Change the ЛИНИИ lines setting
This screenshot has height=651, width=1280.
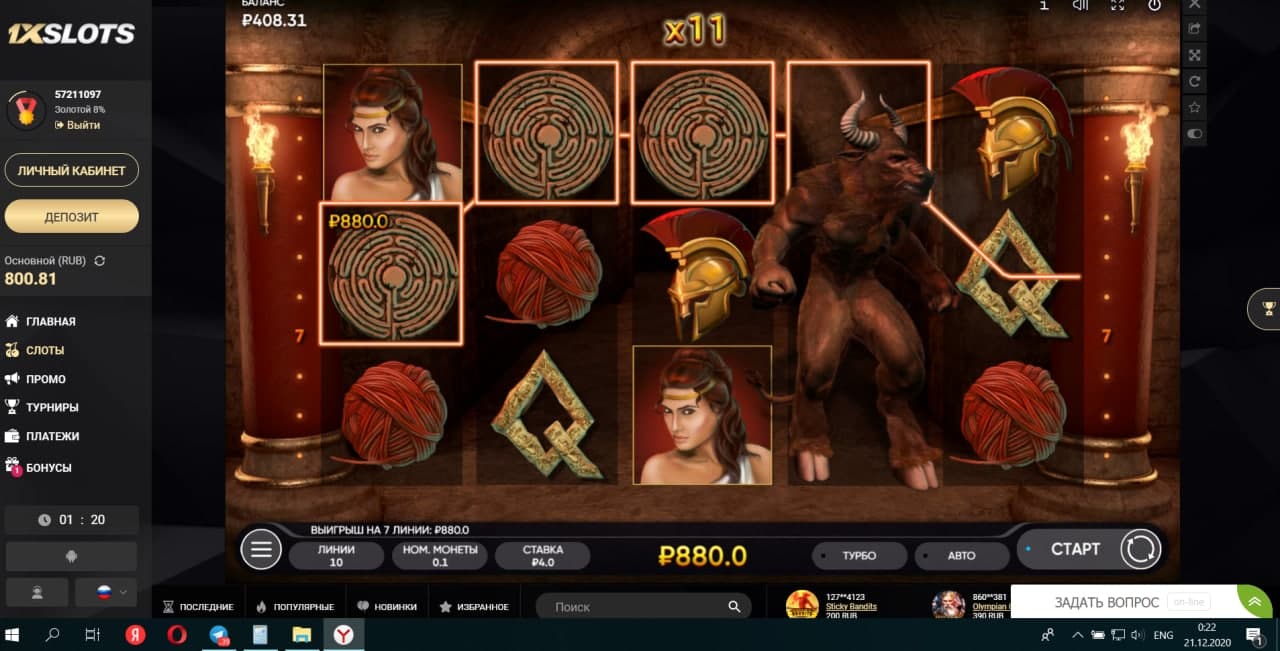[336, 556]
